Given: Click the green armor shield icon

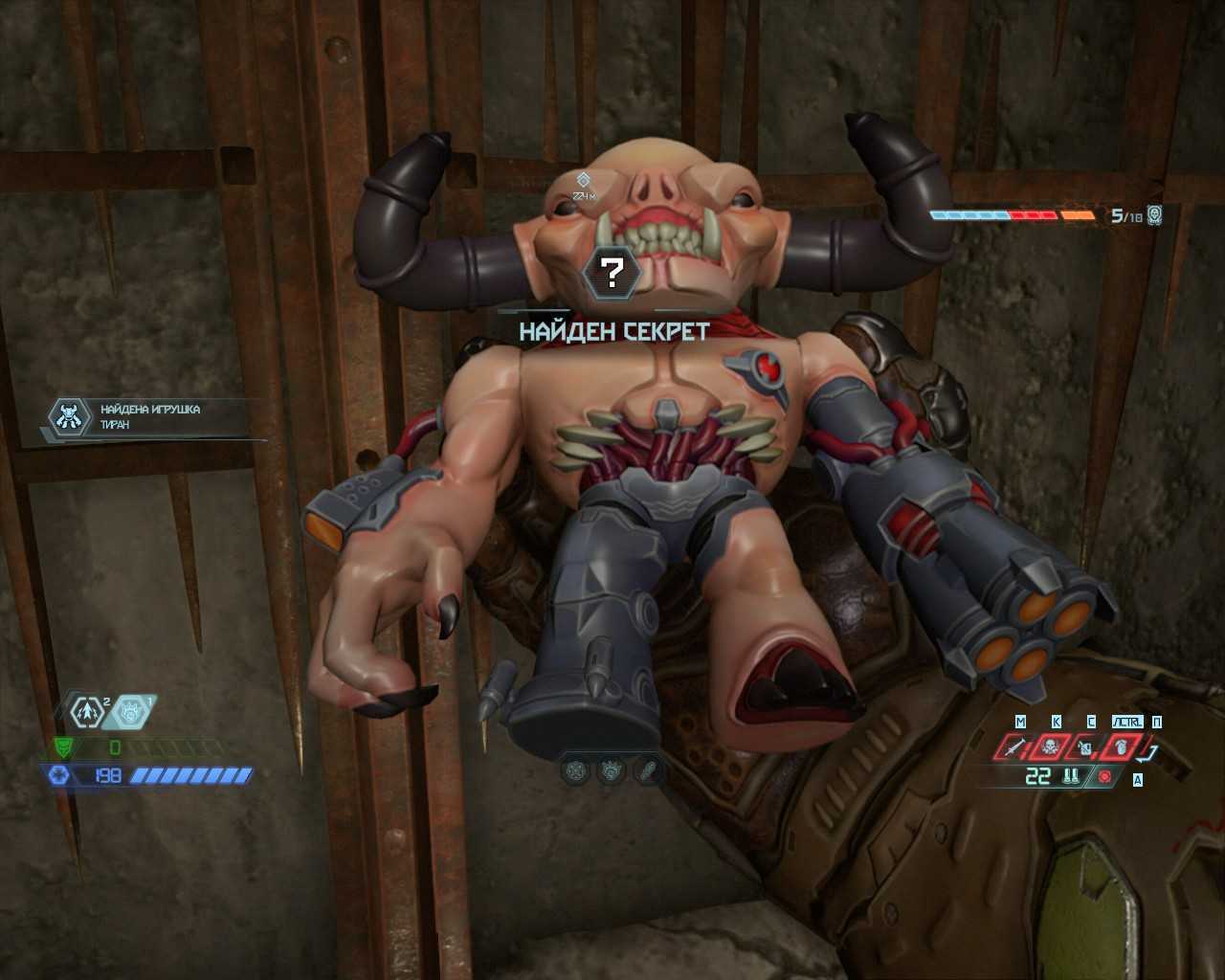Looking at the screenshot, I should [65, 747].
